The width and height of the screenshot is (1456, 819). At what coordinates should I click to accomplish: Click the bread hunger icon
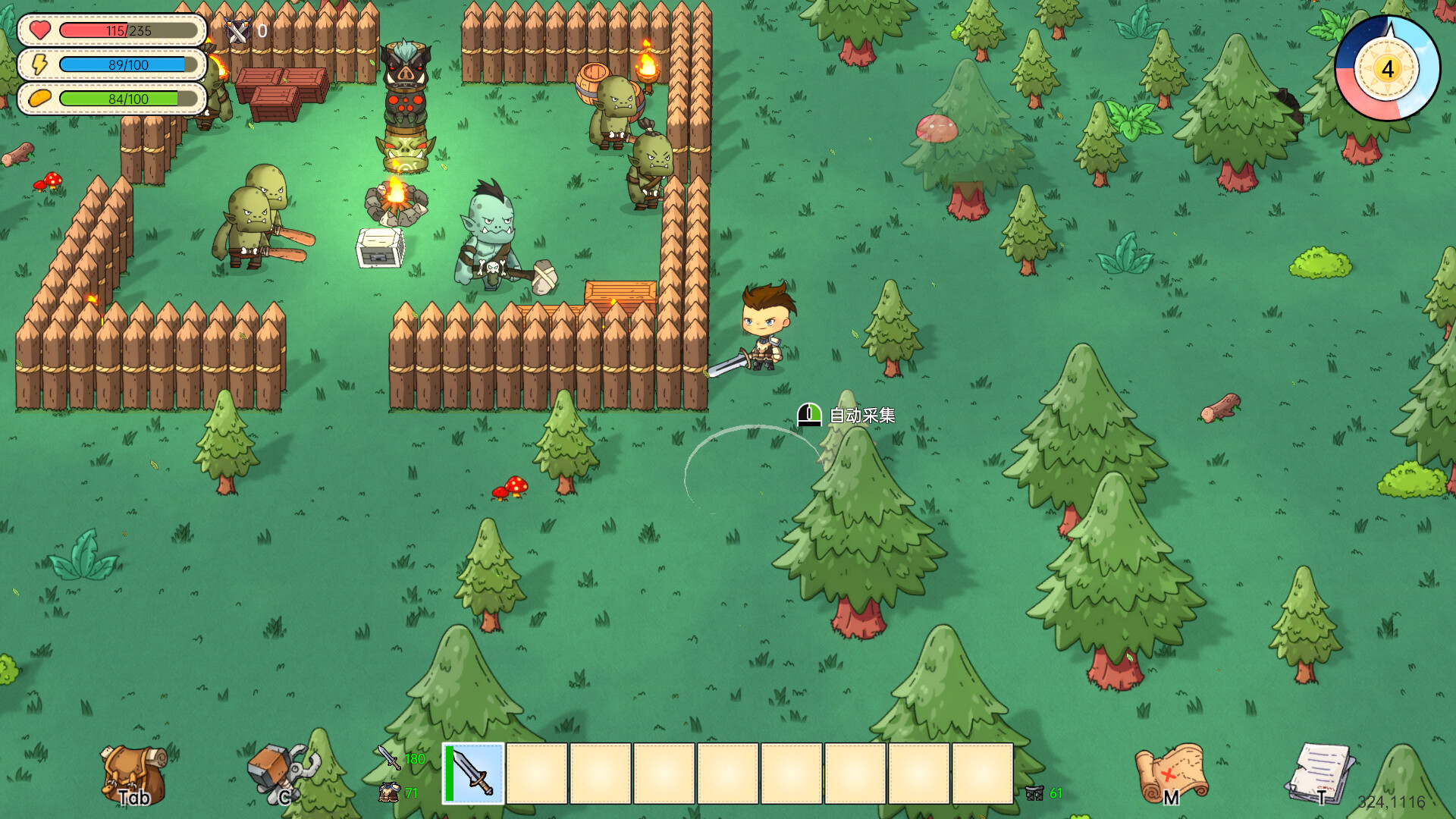point(39,98)
